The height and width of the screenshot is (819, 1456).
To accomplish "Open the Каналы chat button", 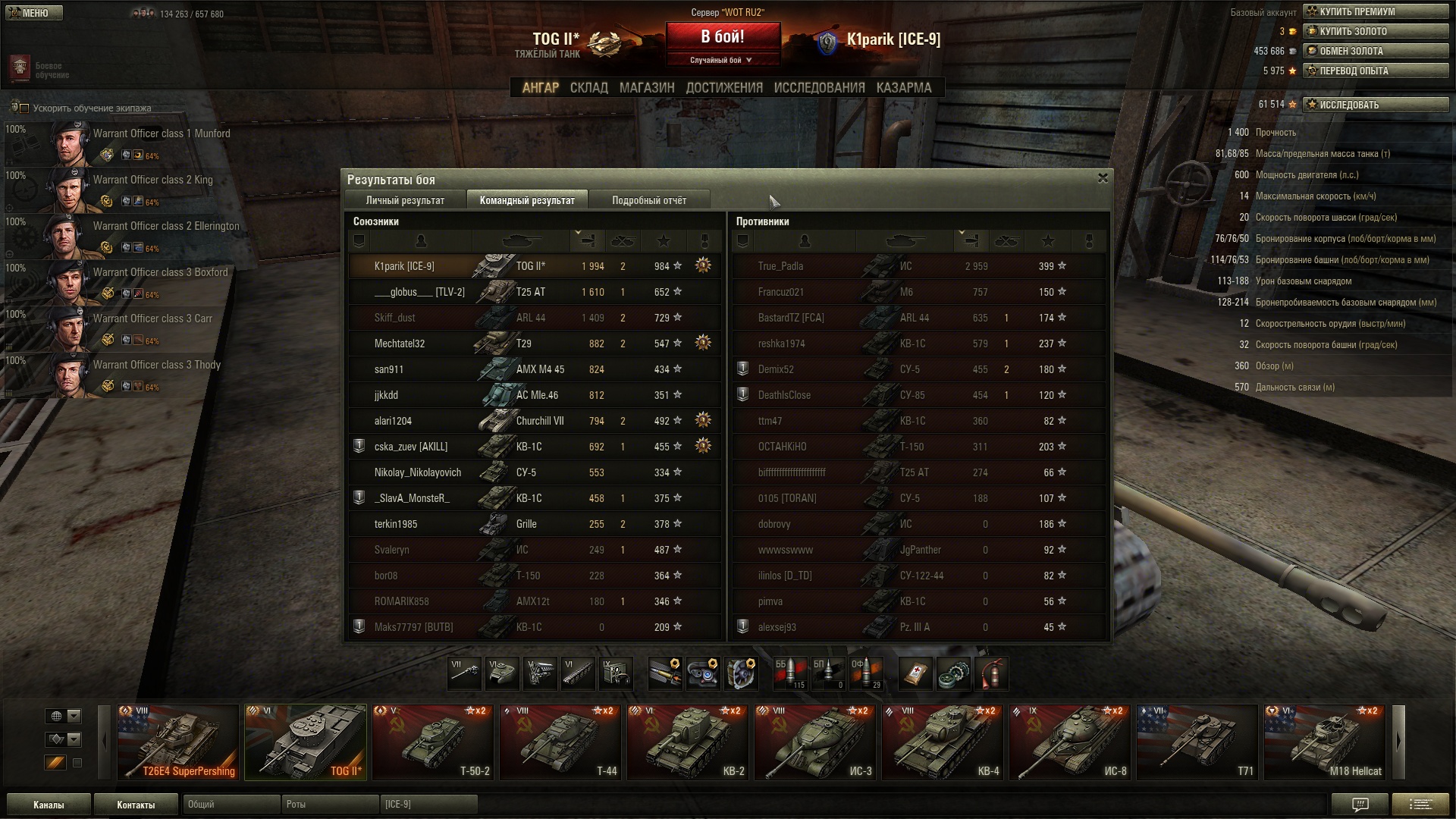I will 49,805.
